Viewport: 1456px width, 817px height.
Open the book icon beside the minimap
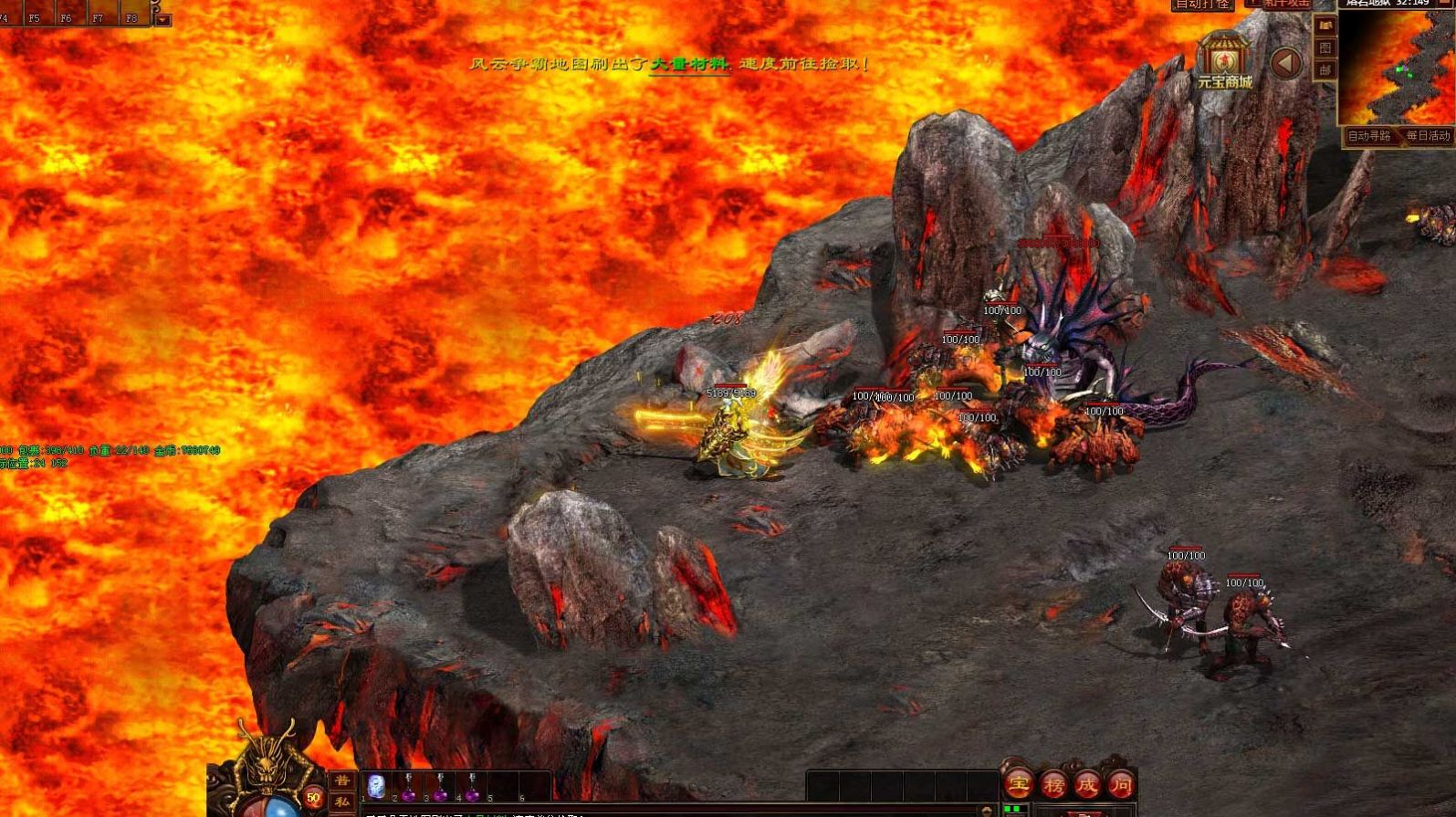pos(1325,26)
